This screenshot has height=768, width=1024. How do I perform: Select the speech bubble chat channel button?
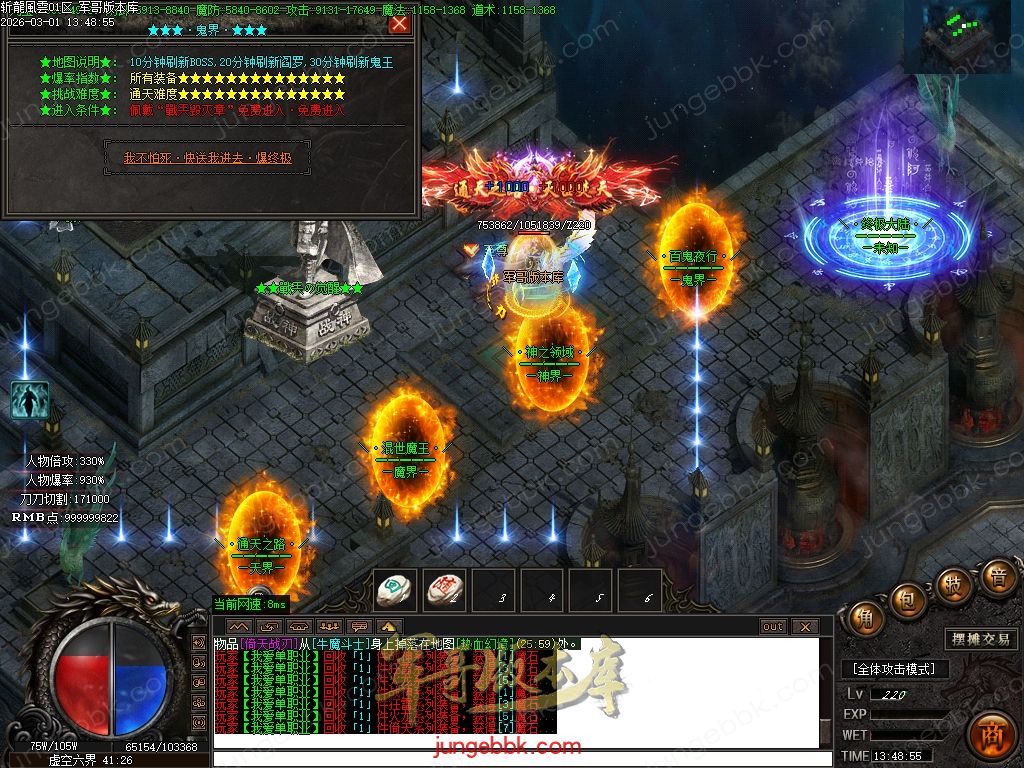(358, 627)
